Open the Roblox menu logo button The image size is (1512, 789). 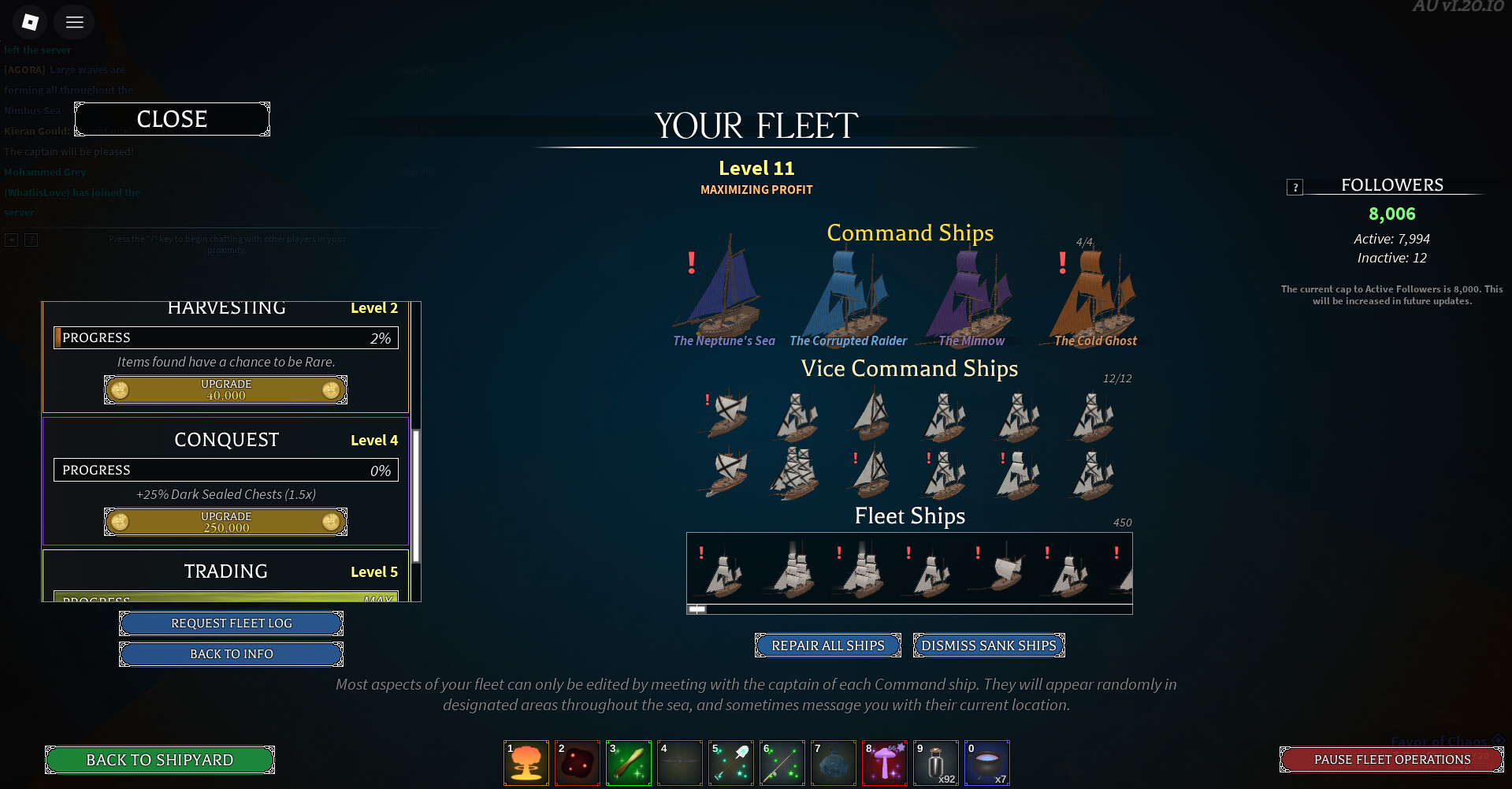(x=31, y=22)
